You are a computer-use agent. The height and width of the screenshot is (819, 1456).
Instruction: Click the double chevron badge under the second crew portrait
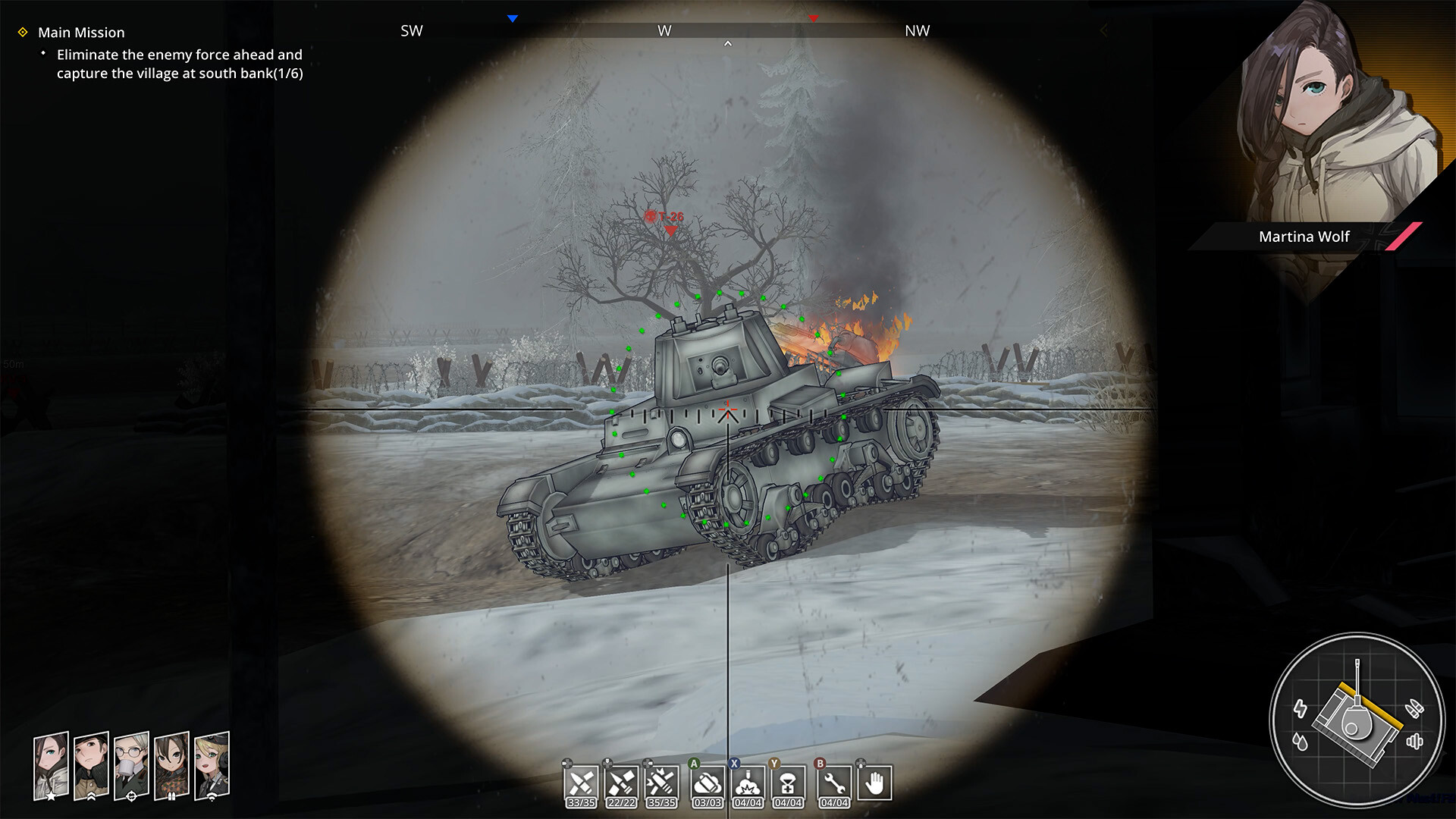coord(91,796)
